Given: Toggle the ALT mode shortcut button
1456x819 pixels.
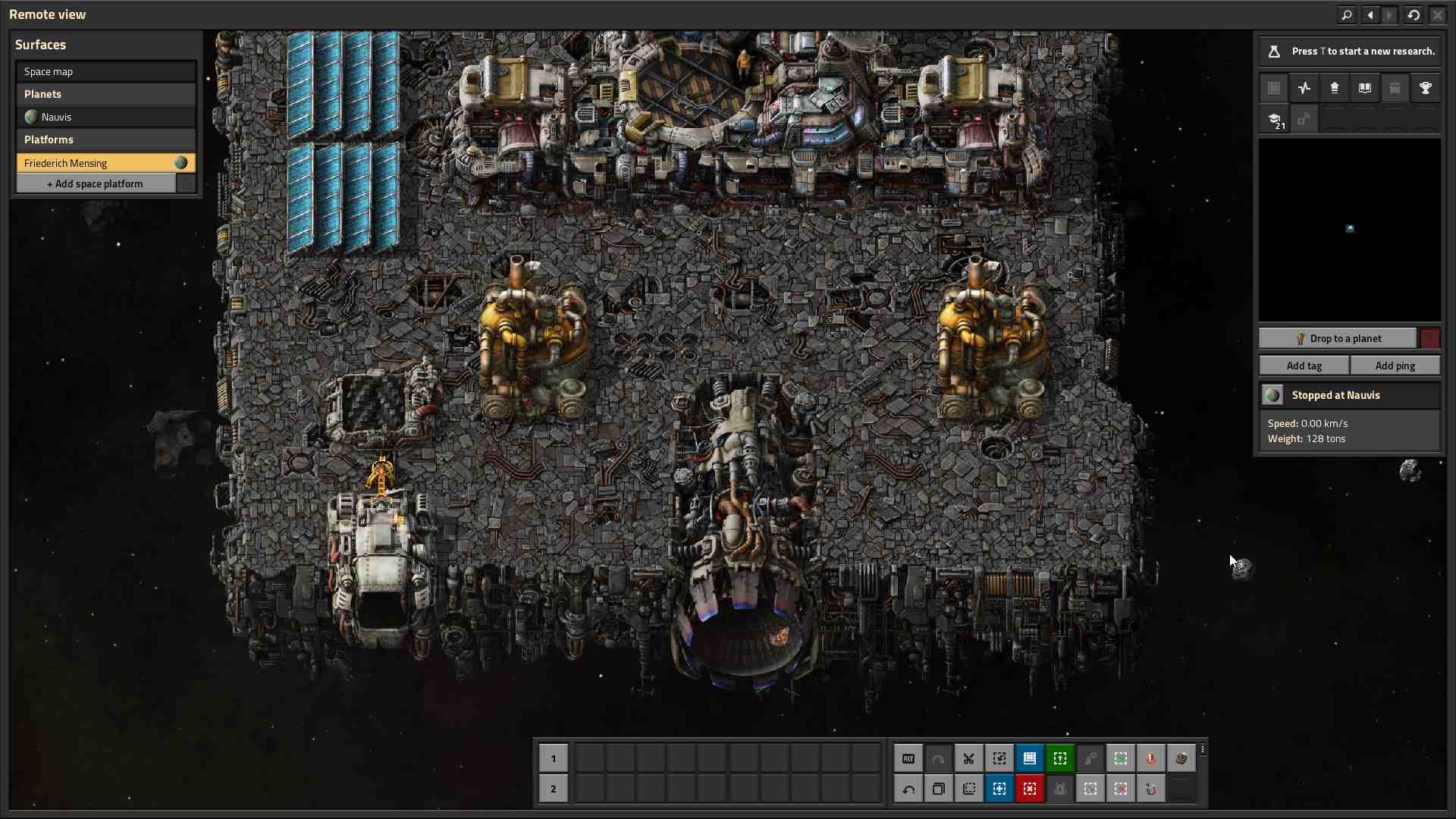Looking at the screenshot, I should pos(908,758).
